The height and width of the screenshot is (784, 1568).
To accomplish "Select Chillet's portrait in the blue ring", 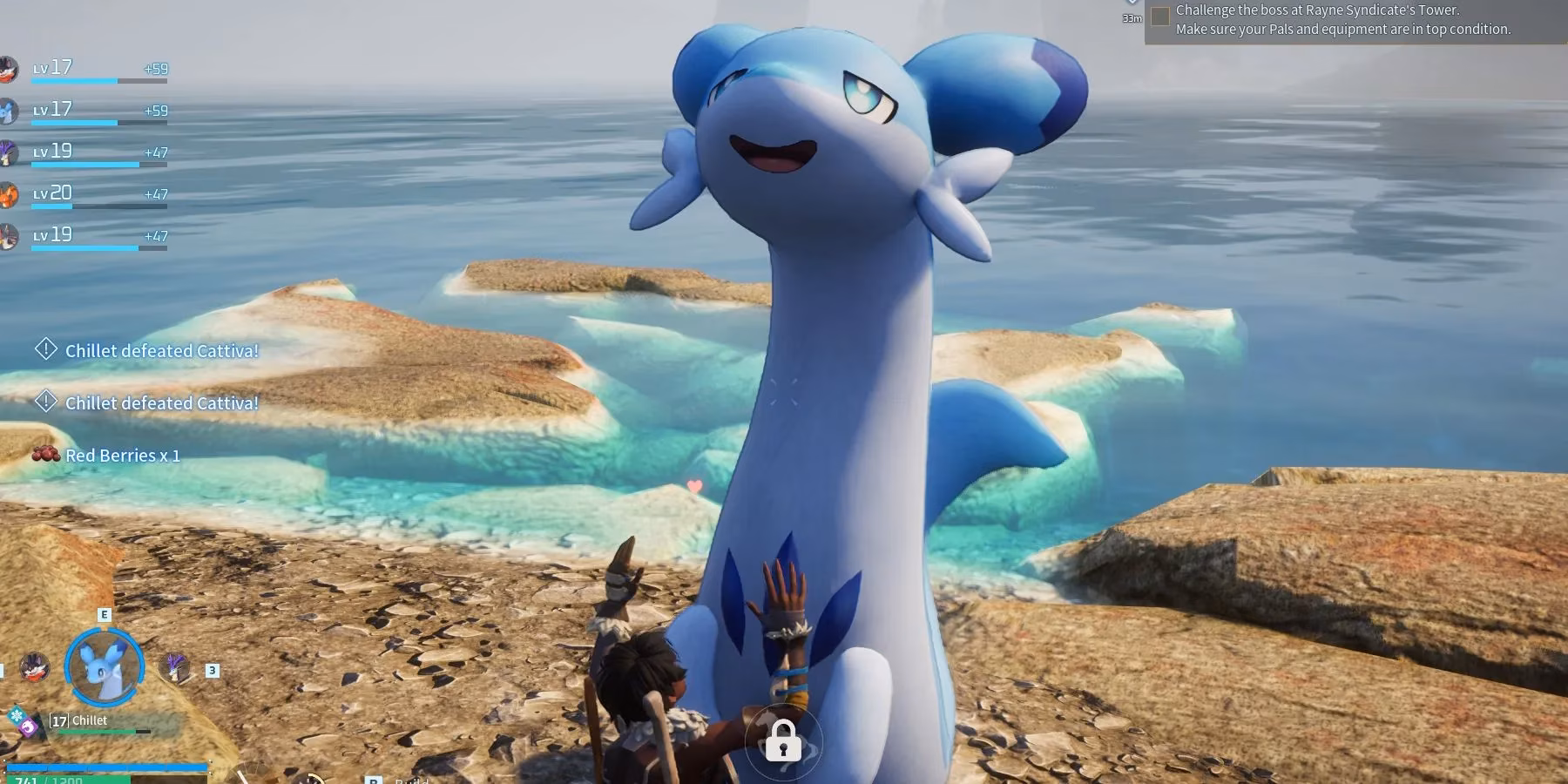I will (x=105, y=668).
